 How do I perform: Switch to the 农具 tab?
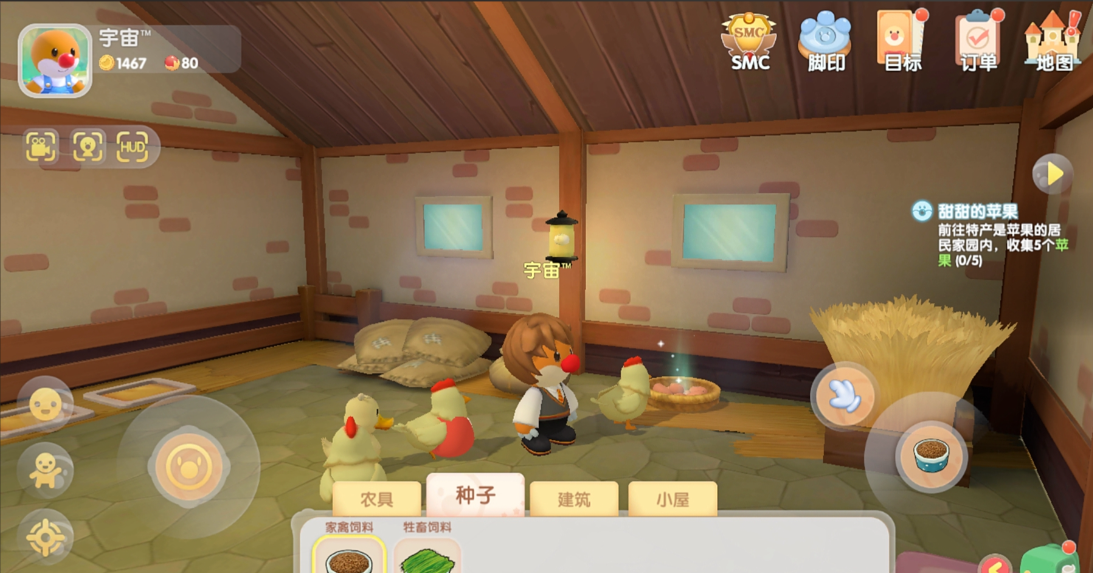376,499
